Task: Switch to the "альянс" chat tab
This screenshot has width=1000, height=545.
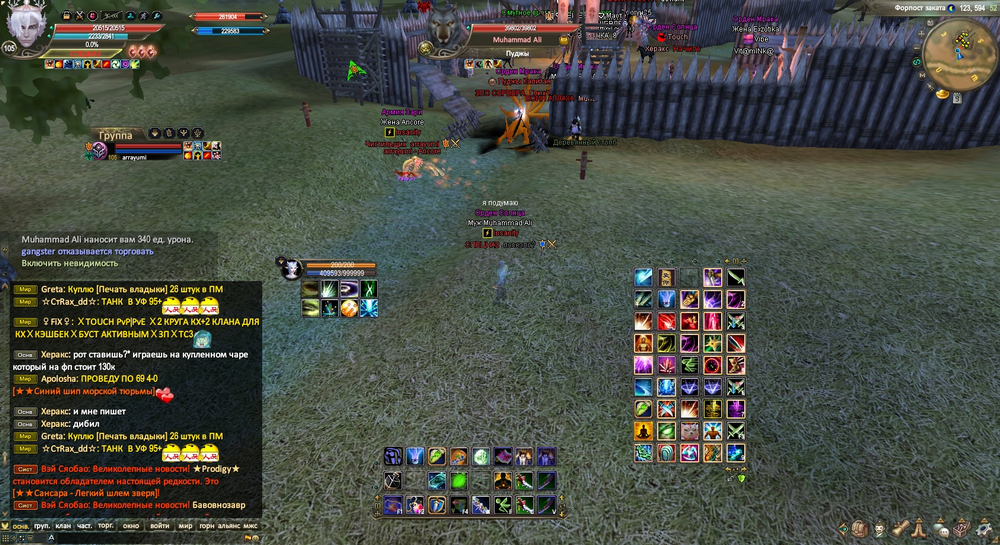Action: [228, 524]
